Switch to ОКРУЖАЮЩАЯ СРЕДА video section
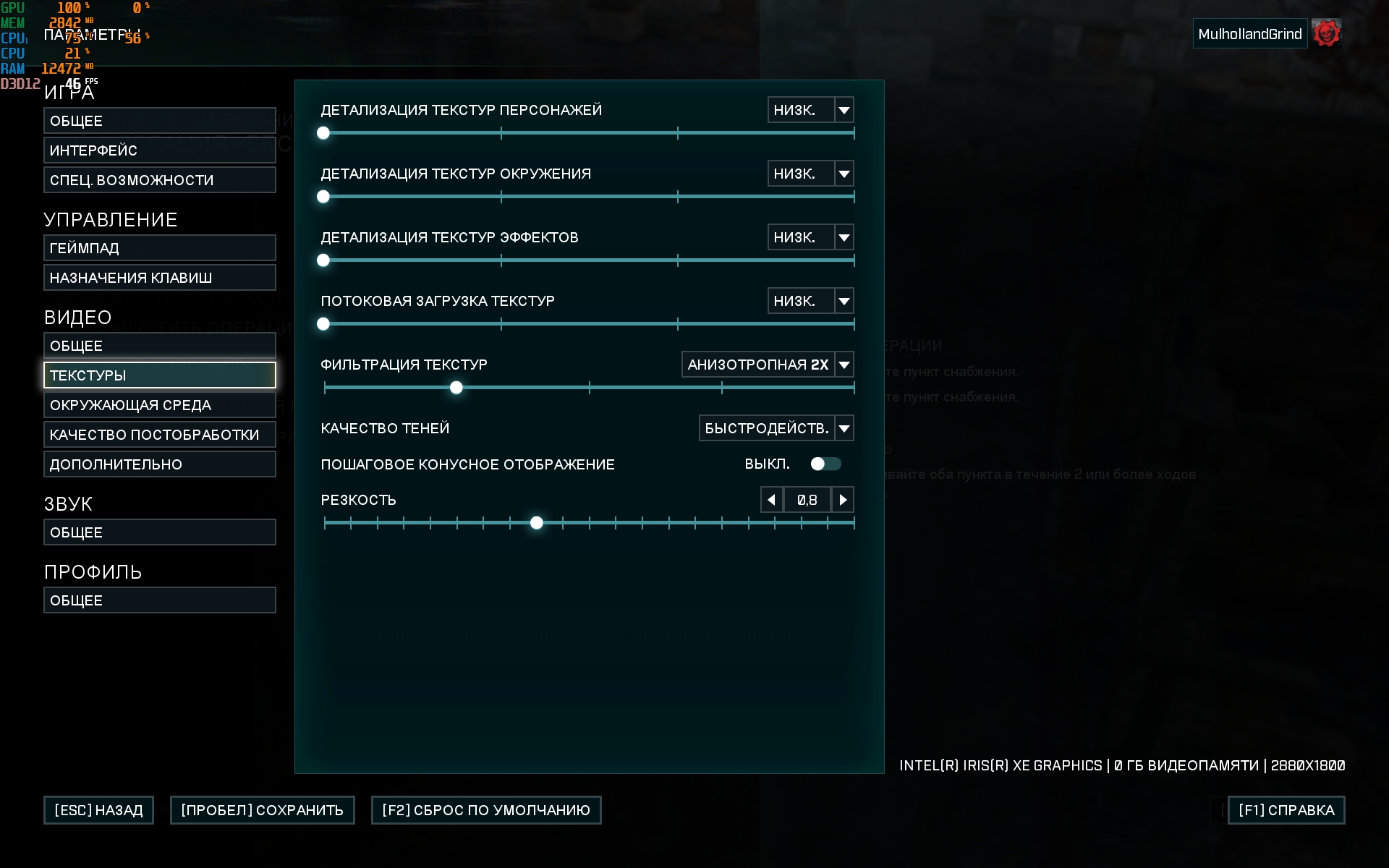 (x=159, y=405)
